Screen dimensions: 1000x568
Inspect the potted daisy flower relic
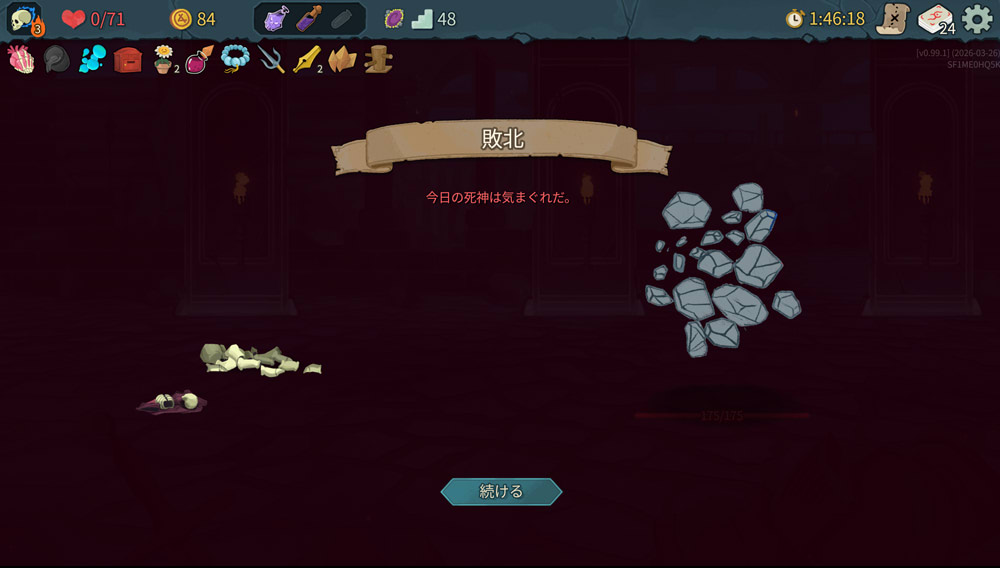tap(163, 60)
